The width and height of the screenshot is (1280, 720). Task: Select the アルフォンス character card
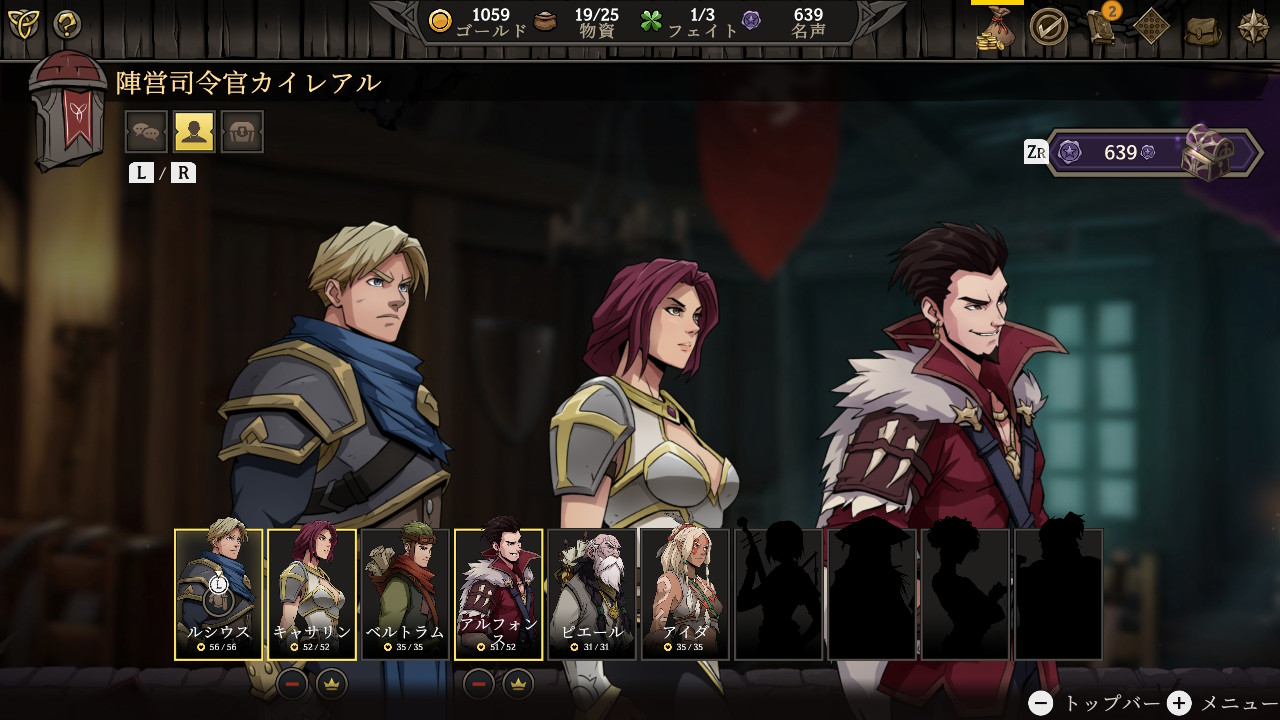(499, 594)
